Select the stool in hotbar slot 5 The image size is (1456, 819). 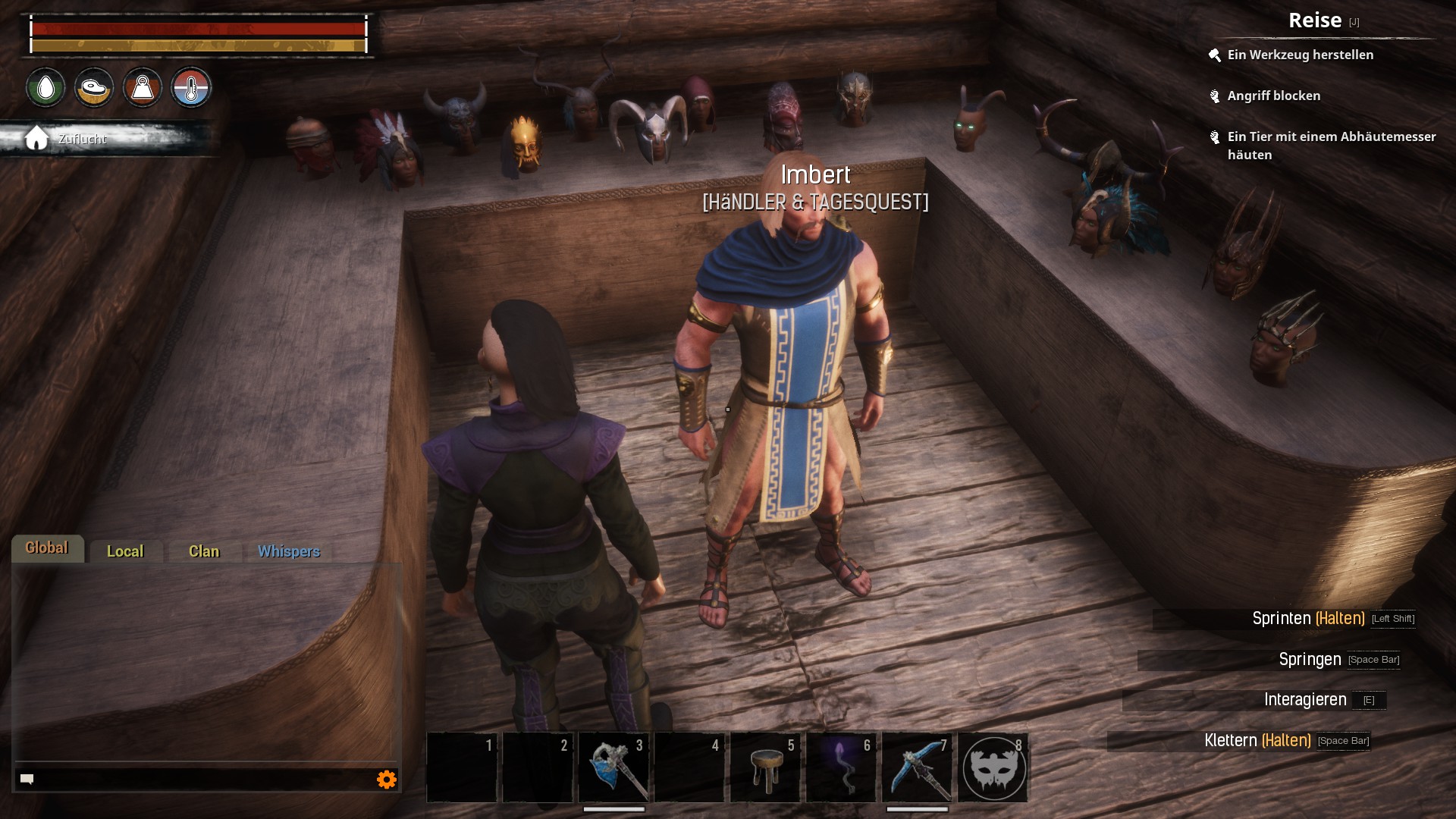point(765,767)
